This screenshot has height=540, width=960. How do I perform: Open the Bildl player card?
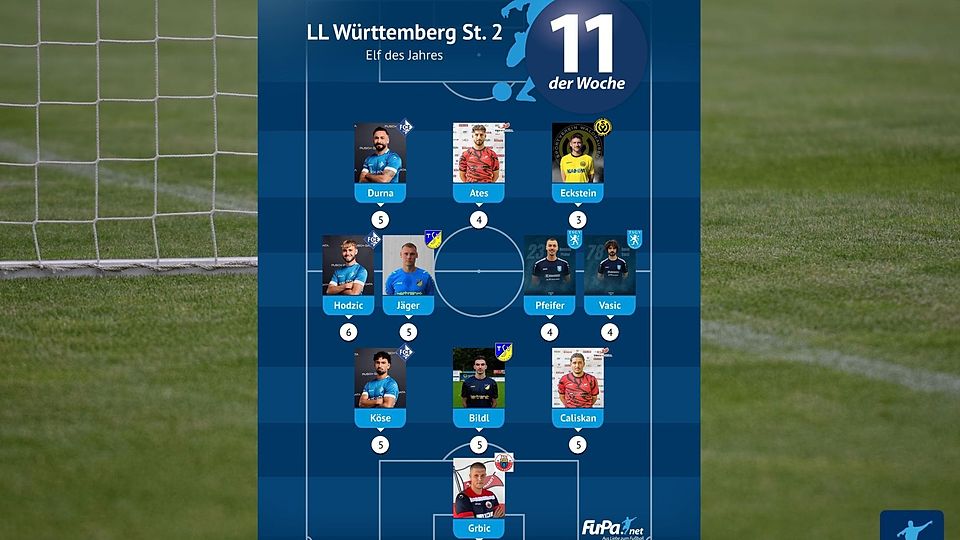(x=479, y=384)
